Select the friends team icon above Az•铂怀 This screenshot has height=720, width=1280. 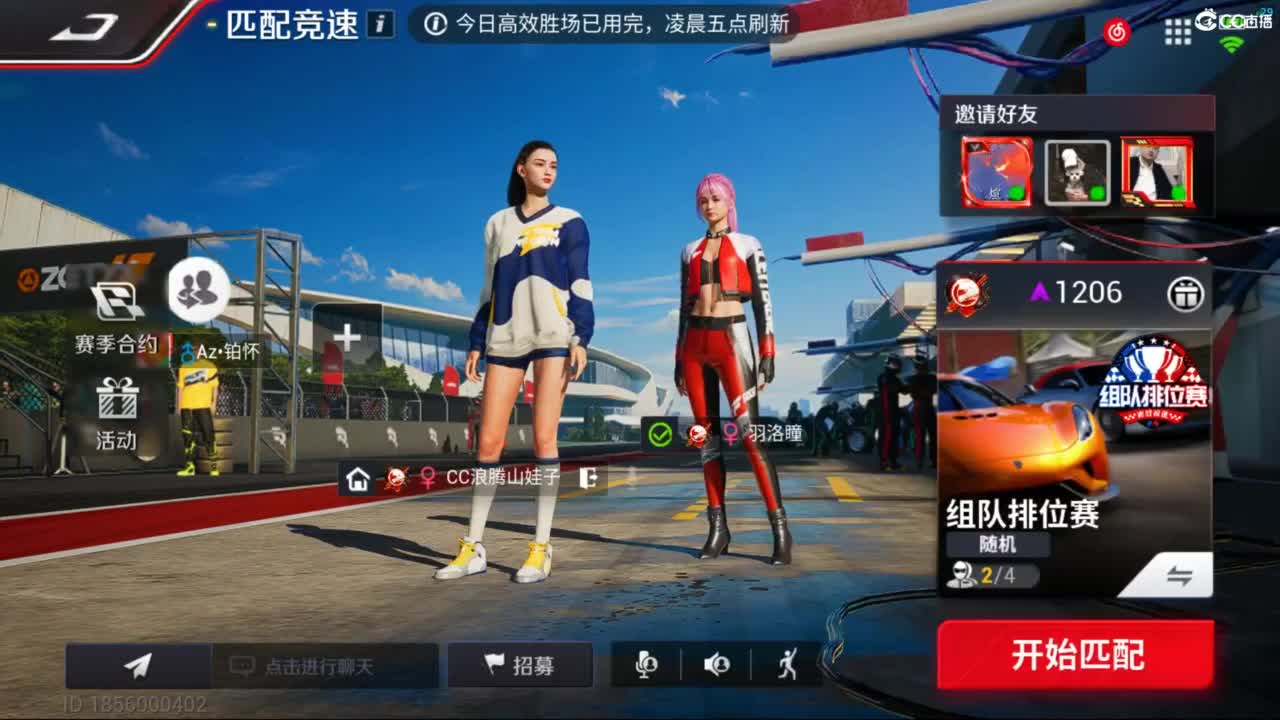198,288
